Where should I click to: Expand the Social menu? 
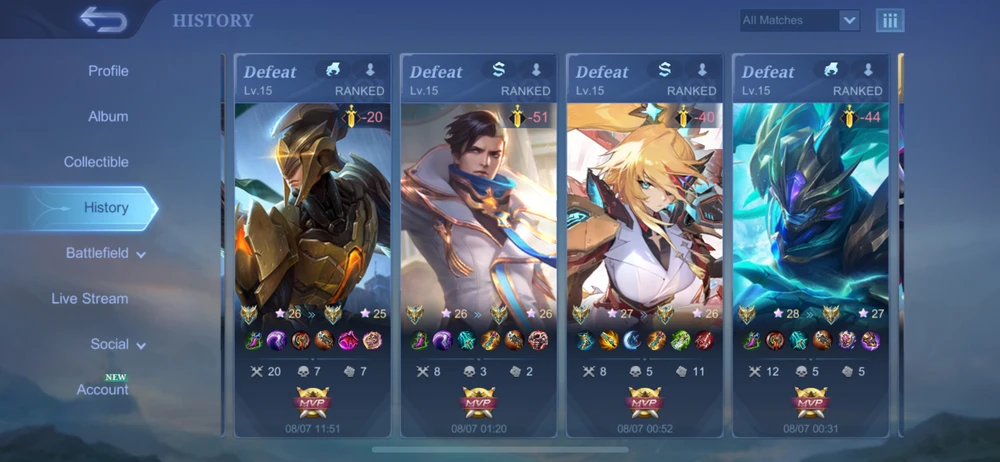117,344
